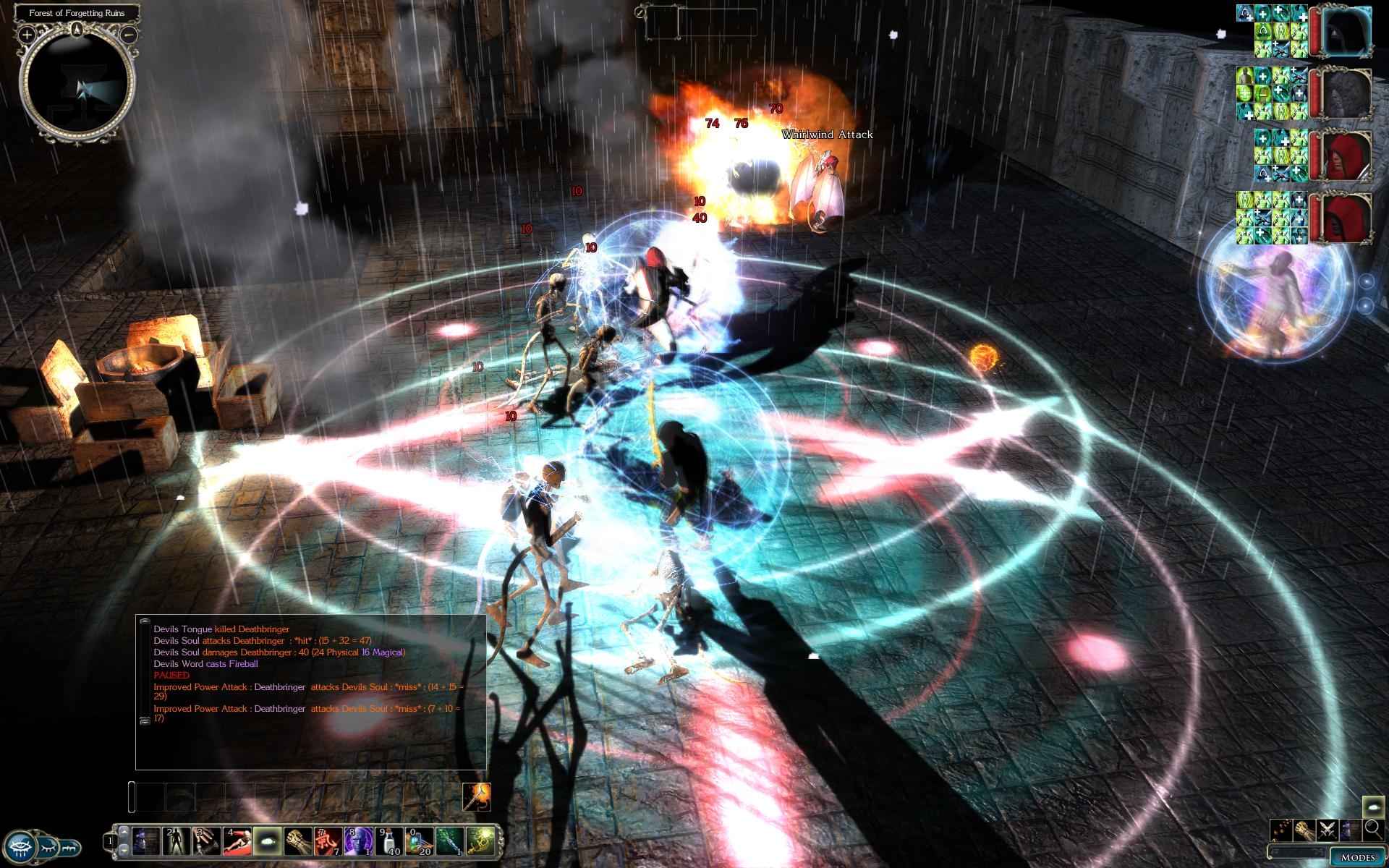Viewport: 1389px width, 868px height.
Task: Toggle the crossed daggers combat mode
Action: 1328,829
